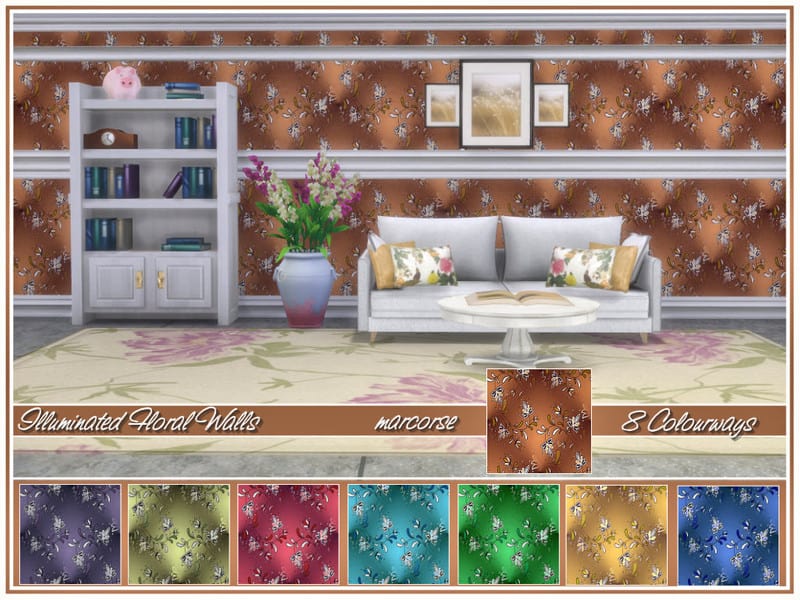Pick the green floral wallpaper swatch
Image resolution: width=800 pixels, height=600 pixels.
click(508, 535)
